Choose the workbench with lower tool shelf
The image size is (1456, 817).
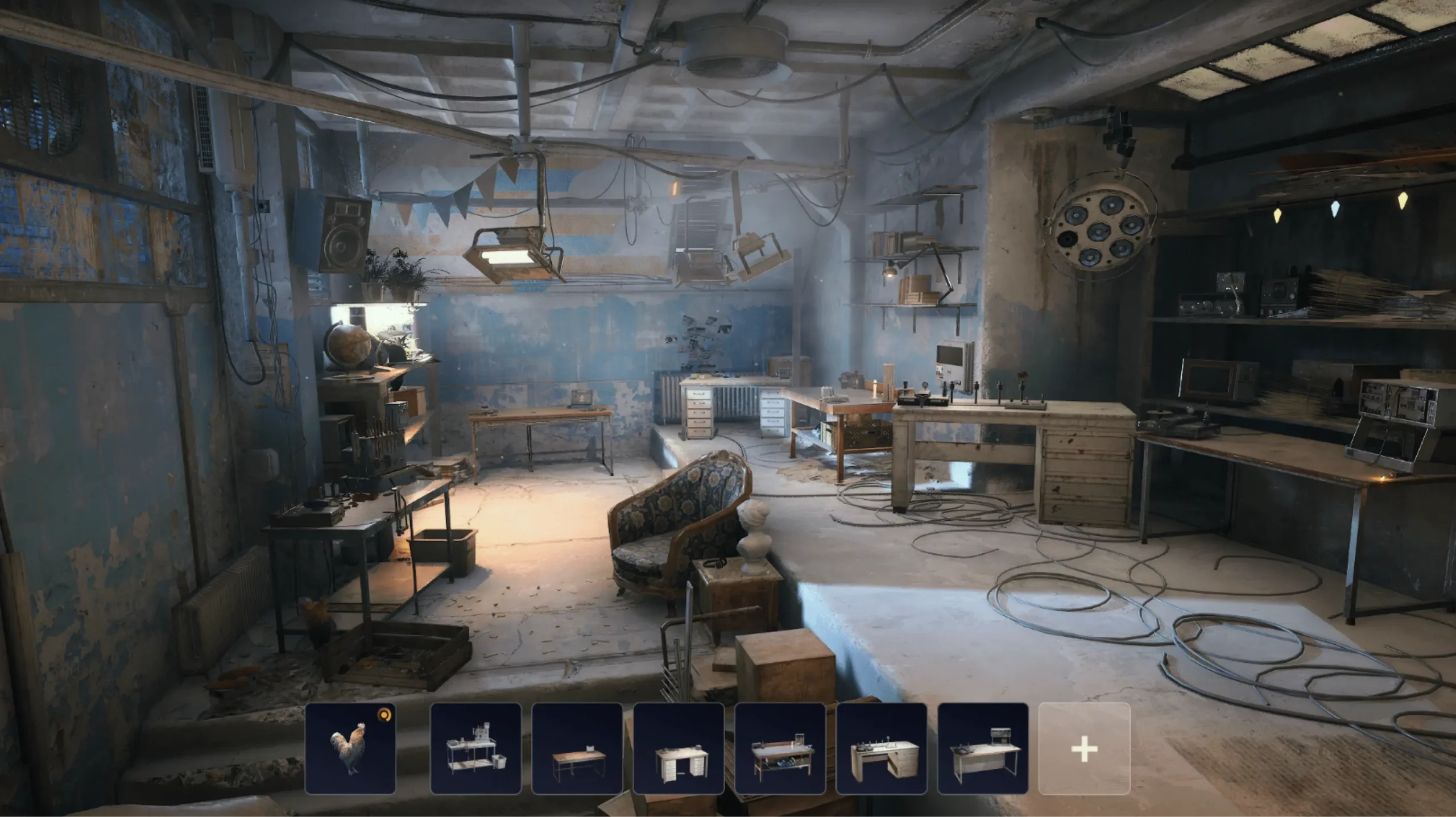(780, 748)
